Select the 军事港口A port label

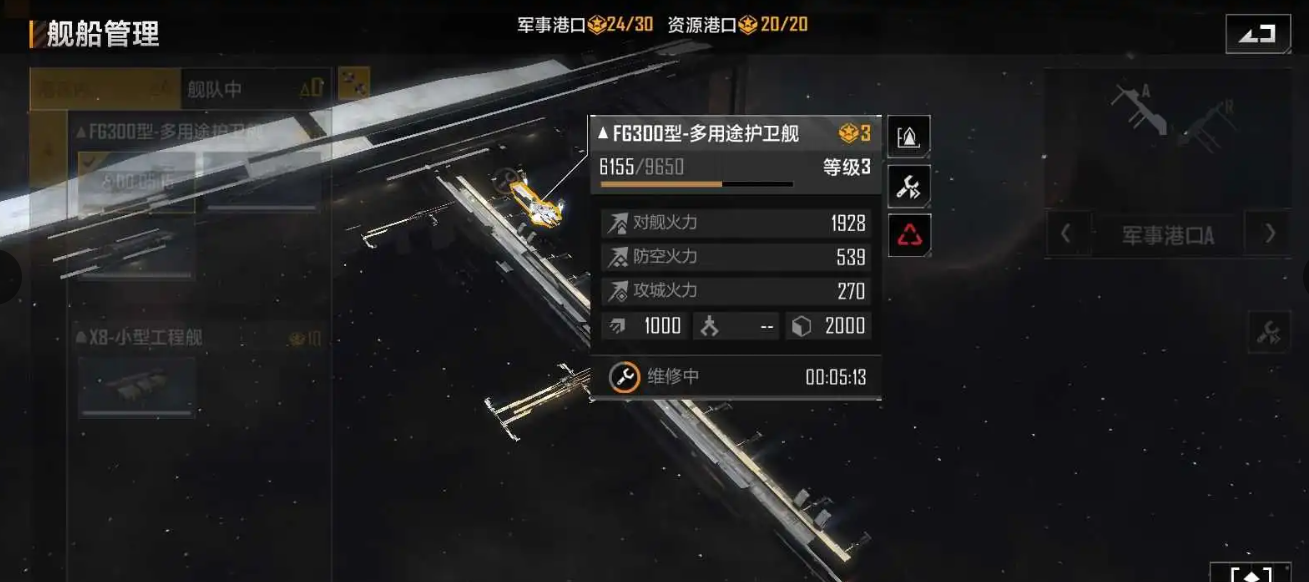coord(1168,236)
